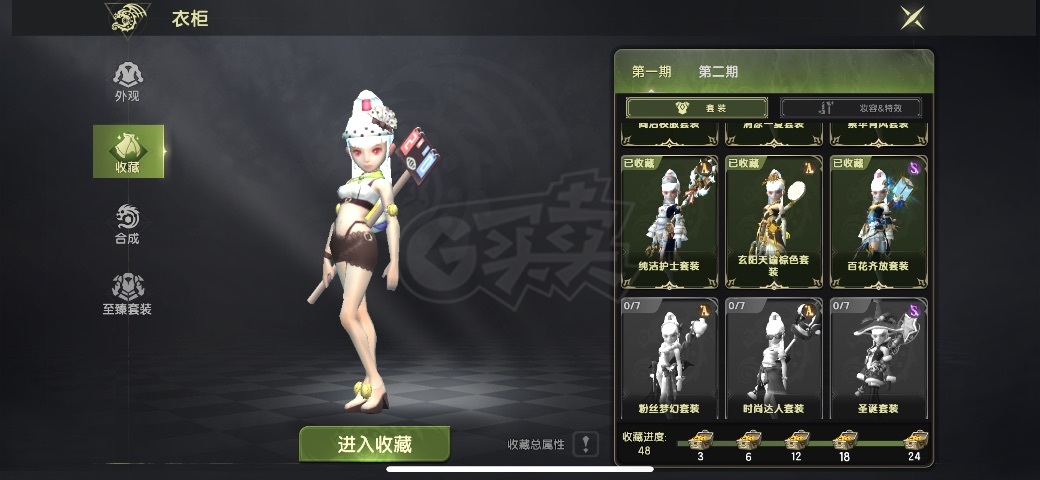Screen dimensions: 1040x480
Task: Pick the 圣诞套装 outfit card
Action: 878,358
